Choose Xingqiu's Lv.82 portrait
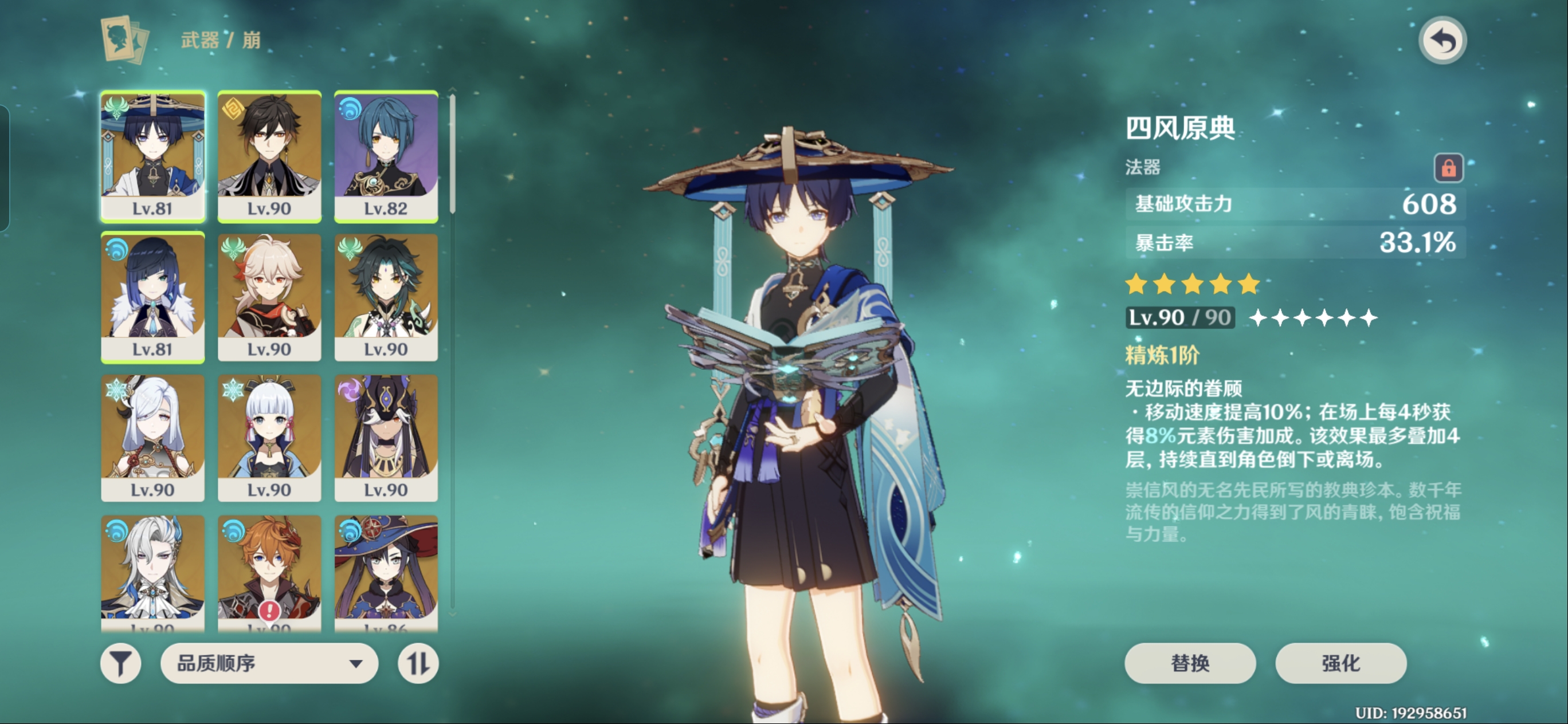The image size is (1568, 724). (x=386, y=156)
